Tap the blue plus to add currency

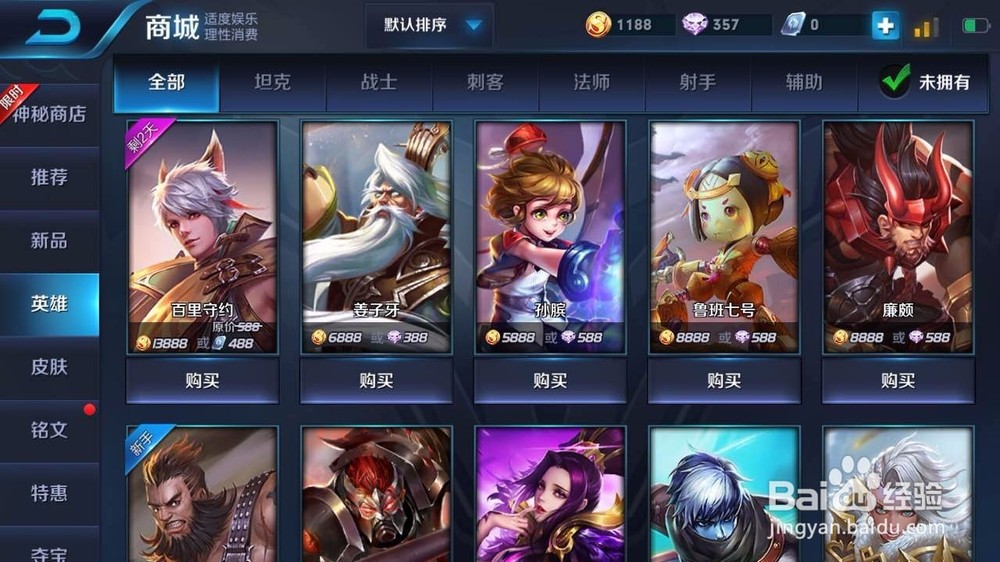pos(885,25)
